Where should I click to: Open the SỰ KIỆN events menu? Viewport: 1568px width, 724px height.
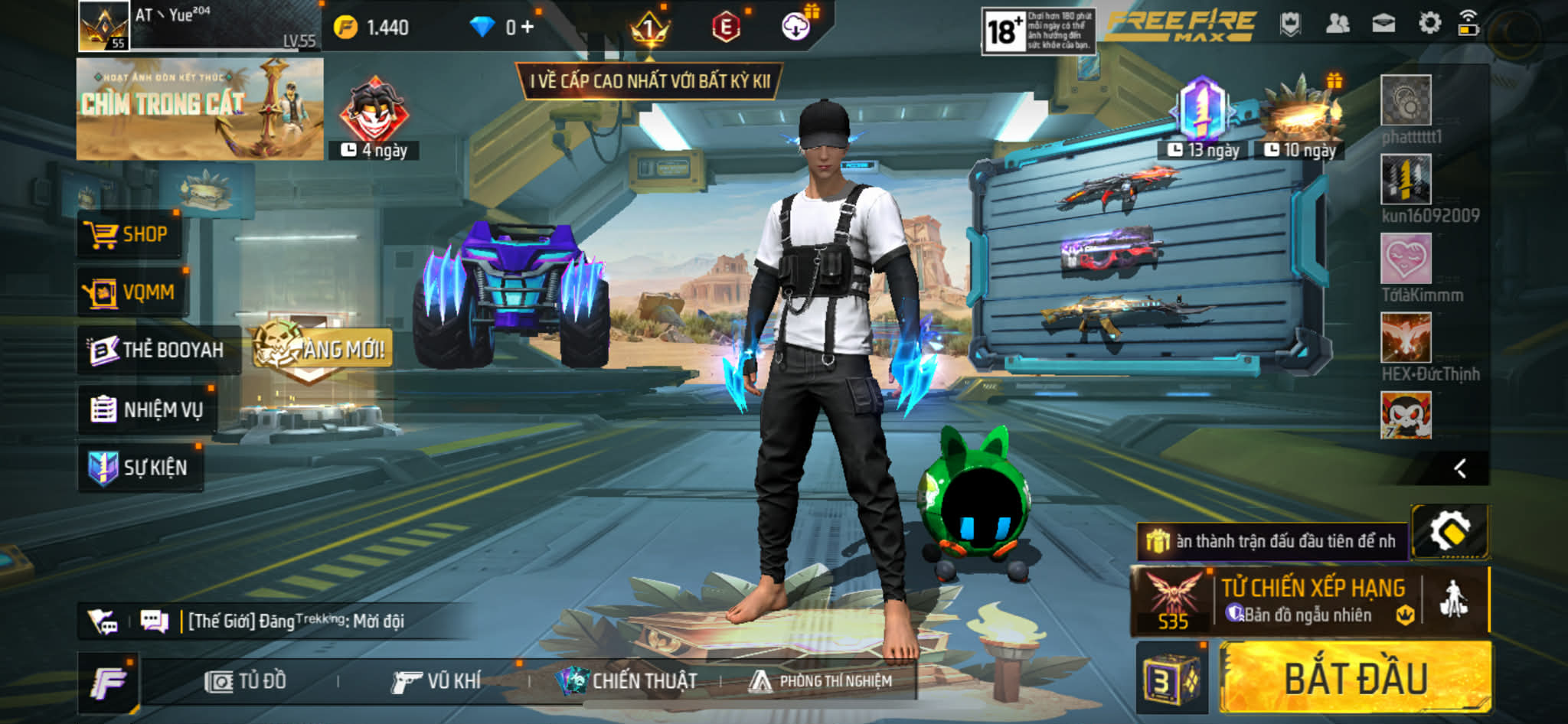(x=140, y=468)
